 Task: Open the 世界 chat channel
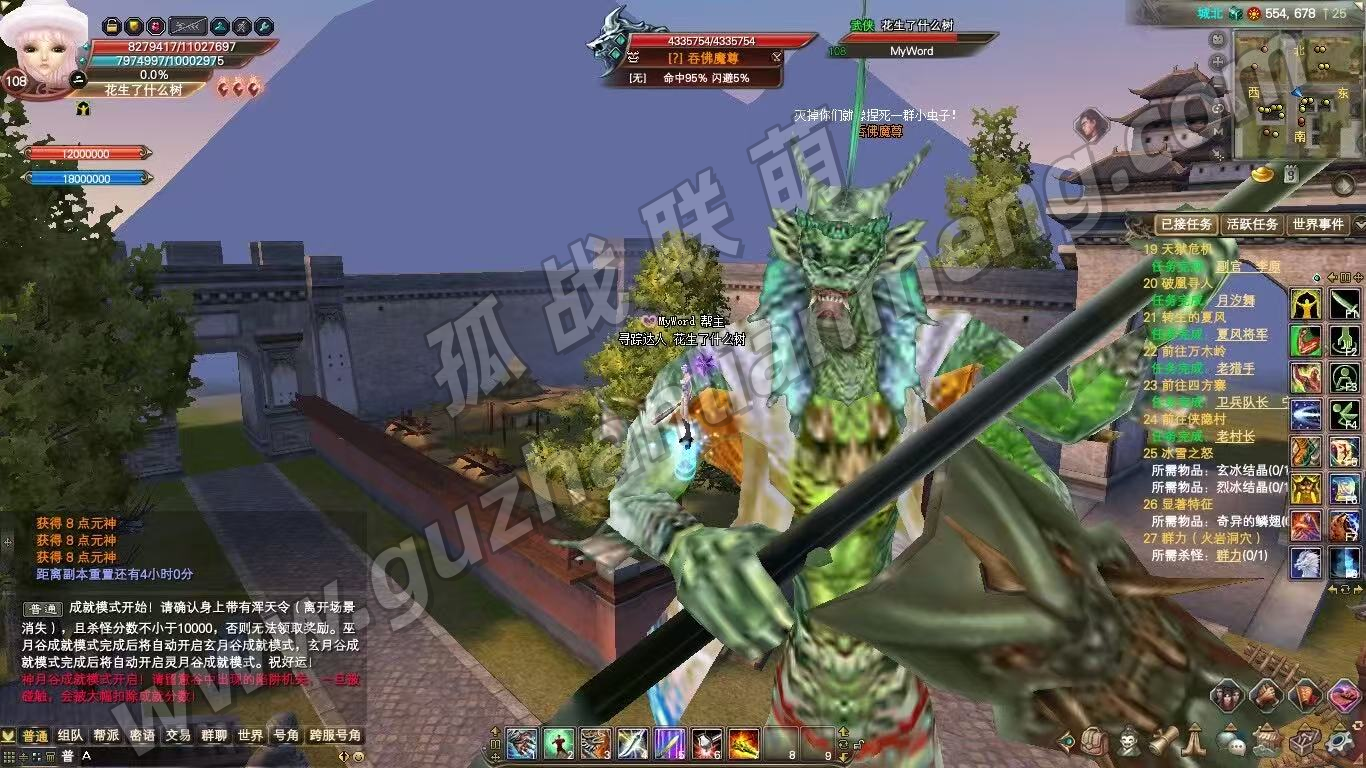250,736
